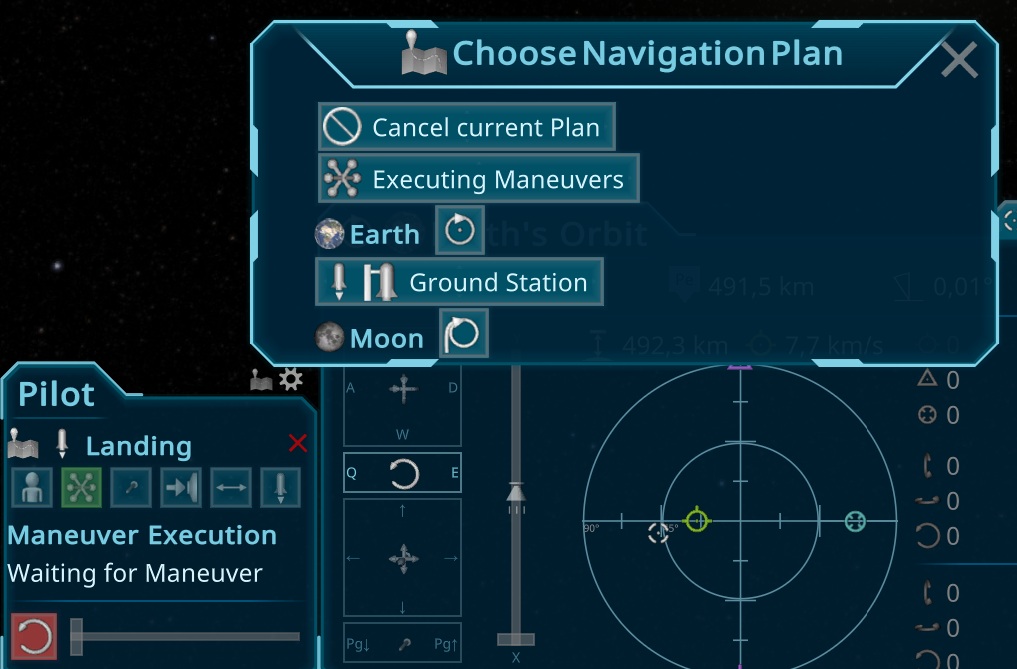This screenshot has width=1017, height=669.
Task: Pick the Earth orbit plan icon
Action: pyautogui.click(x=460, y=231)
